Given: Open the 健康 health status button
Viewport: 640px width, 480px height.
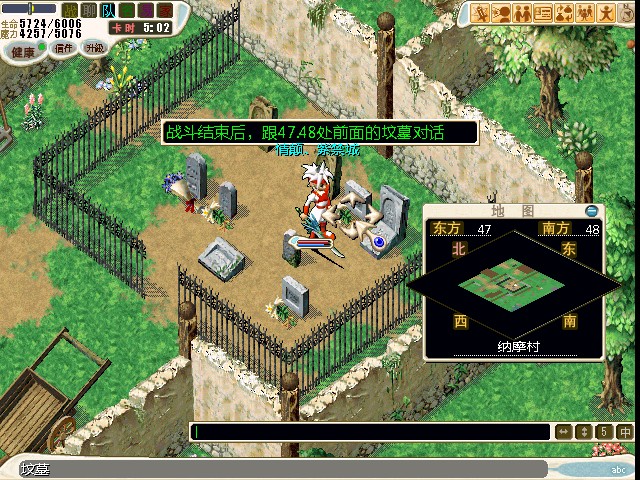Looking at the screenshot, I should (22, 50).
